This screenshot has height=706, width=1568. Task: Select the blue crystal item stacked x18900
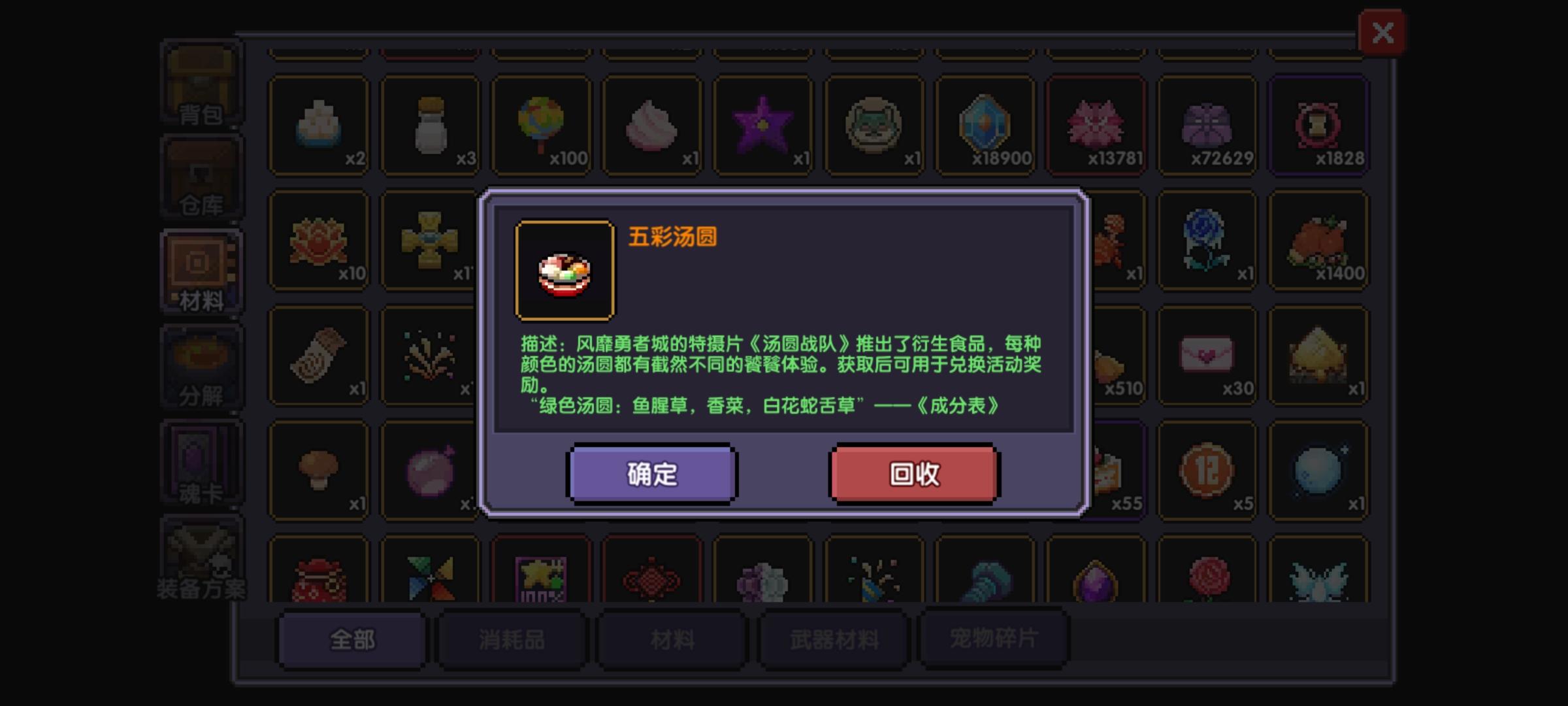(985, 124)
